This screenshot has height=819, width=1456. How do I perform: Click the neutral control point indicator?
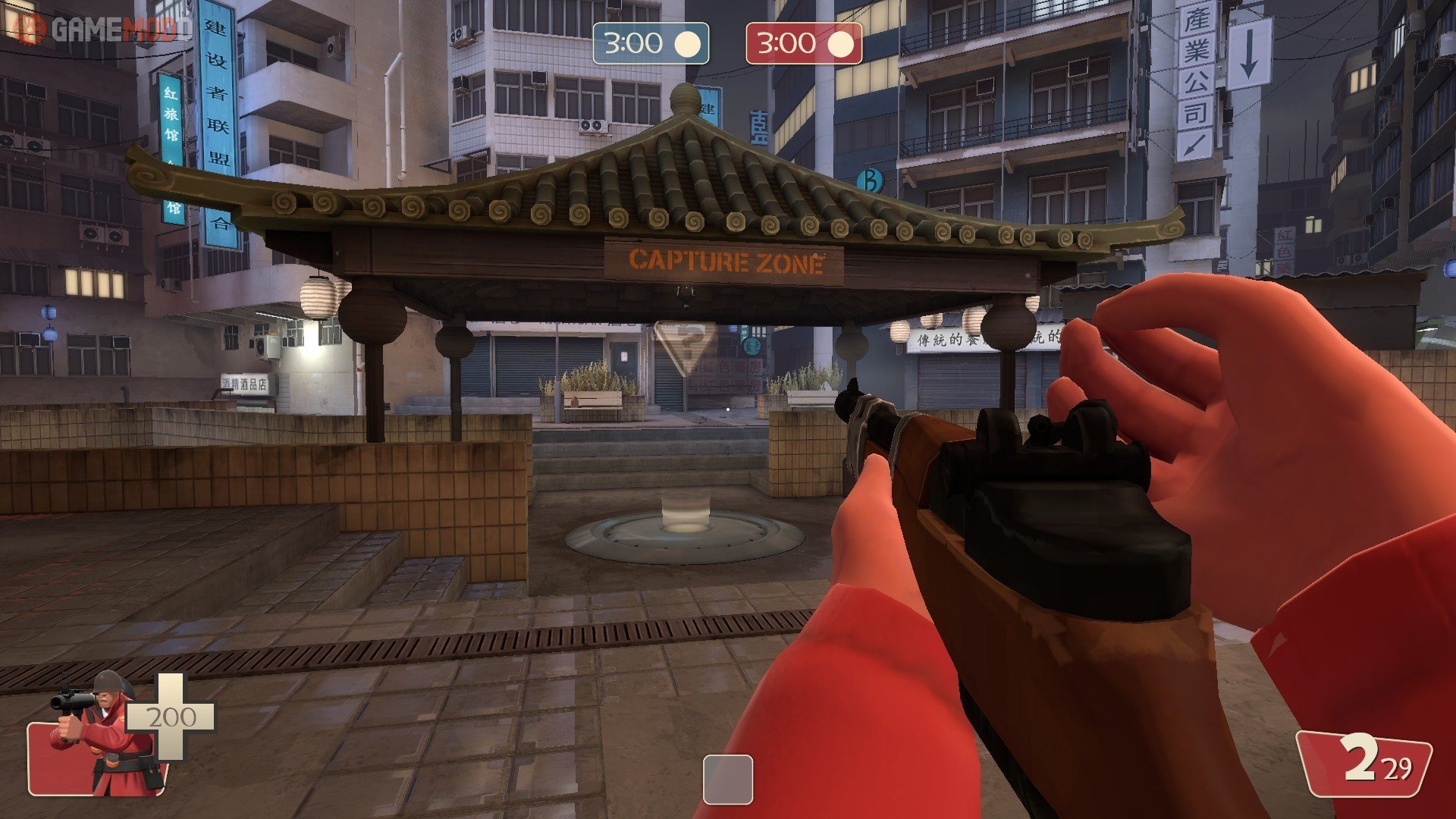click(x=727, y=779)
